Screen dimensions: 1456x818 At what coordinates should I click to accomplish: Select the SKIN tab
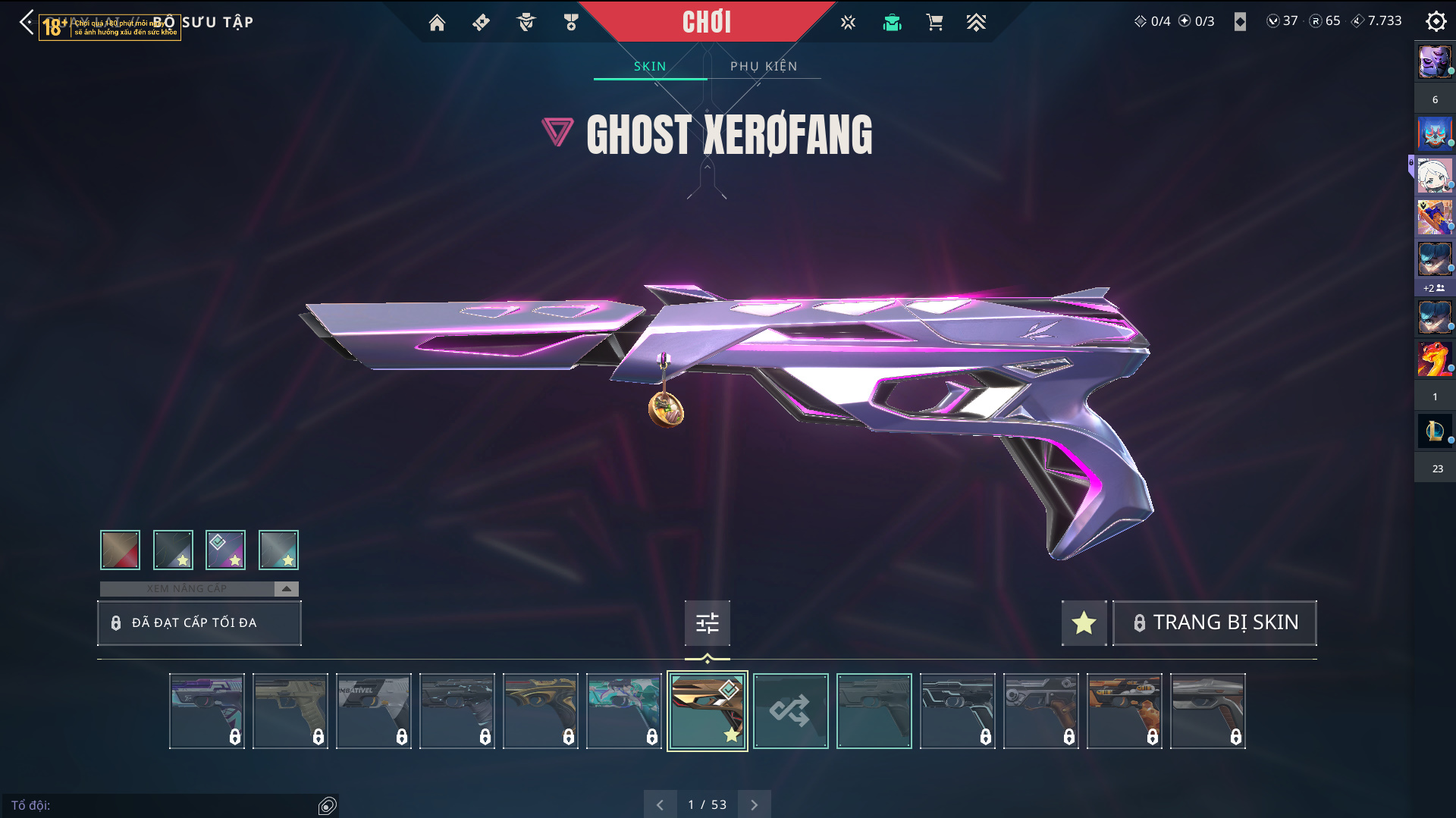coord(650,66)
